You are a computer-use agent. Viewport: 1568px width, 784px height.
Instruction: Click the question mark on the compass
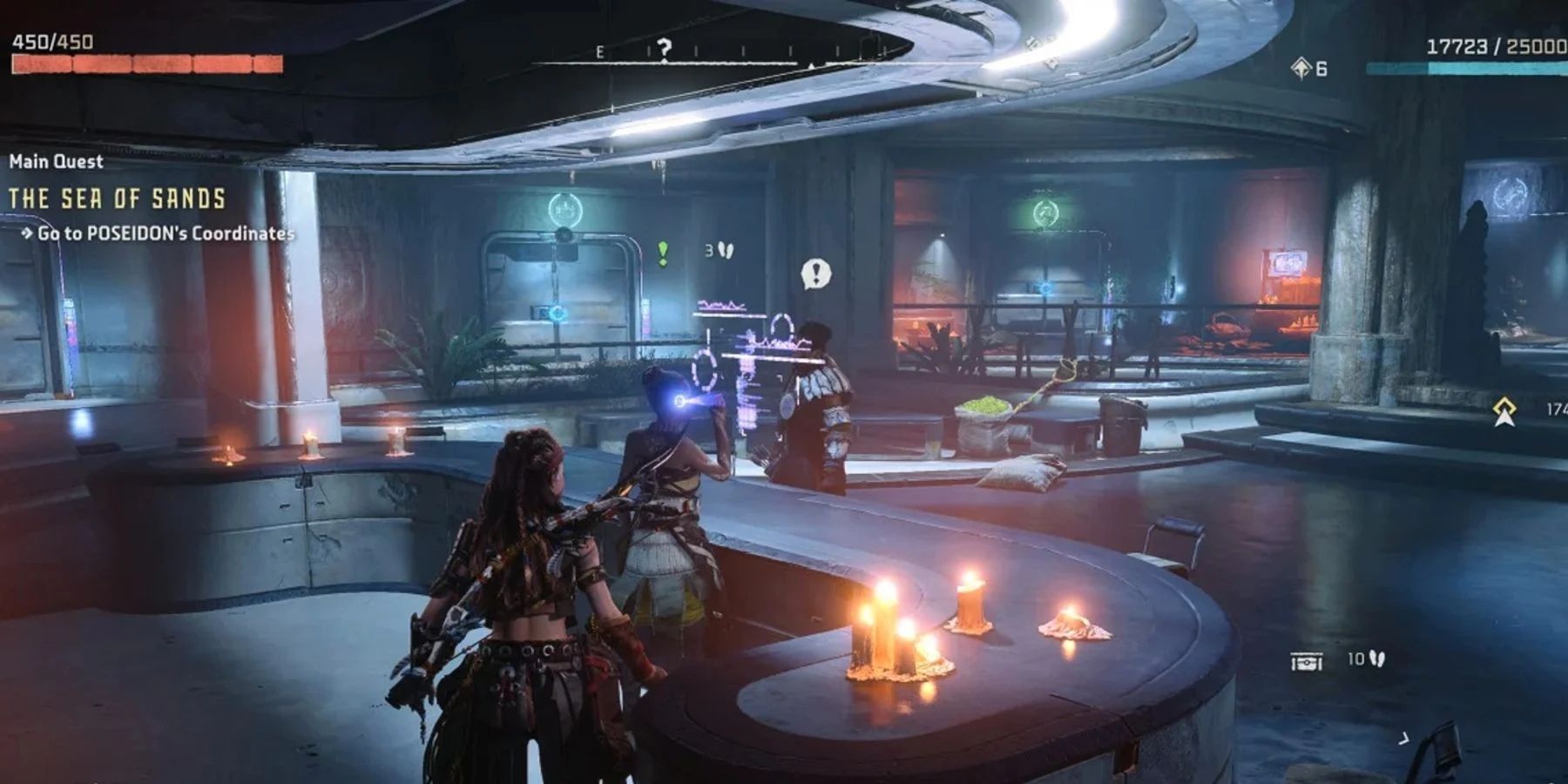coord(665,49)
